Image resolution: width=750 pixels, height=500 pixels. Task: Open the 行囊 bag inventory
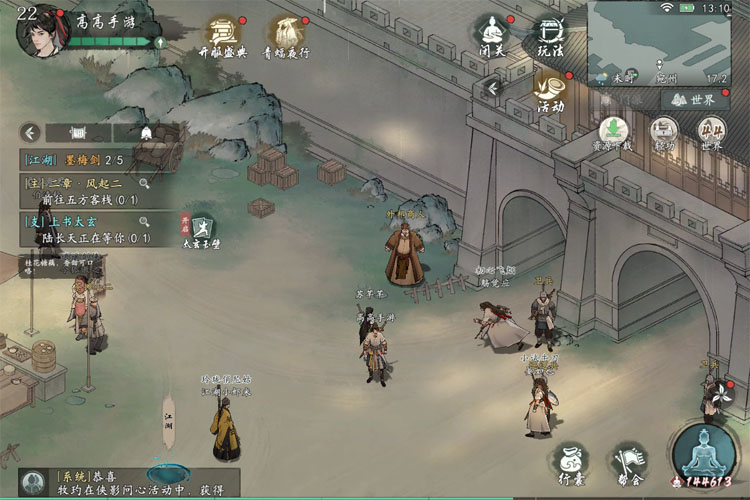tap(570, 462)
